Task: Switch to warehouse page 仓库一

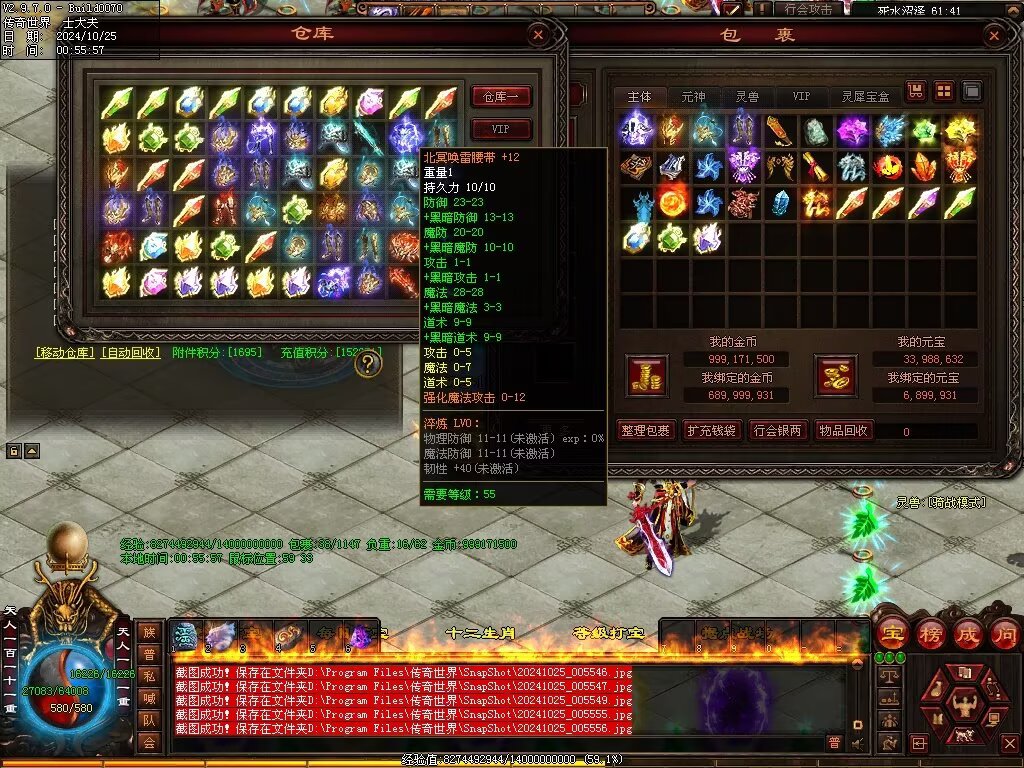Action: pos(500,97)
